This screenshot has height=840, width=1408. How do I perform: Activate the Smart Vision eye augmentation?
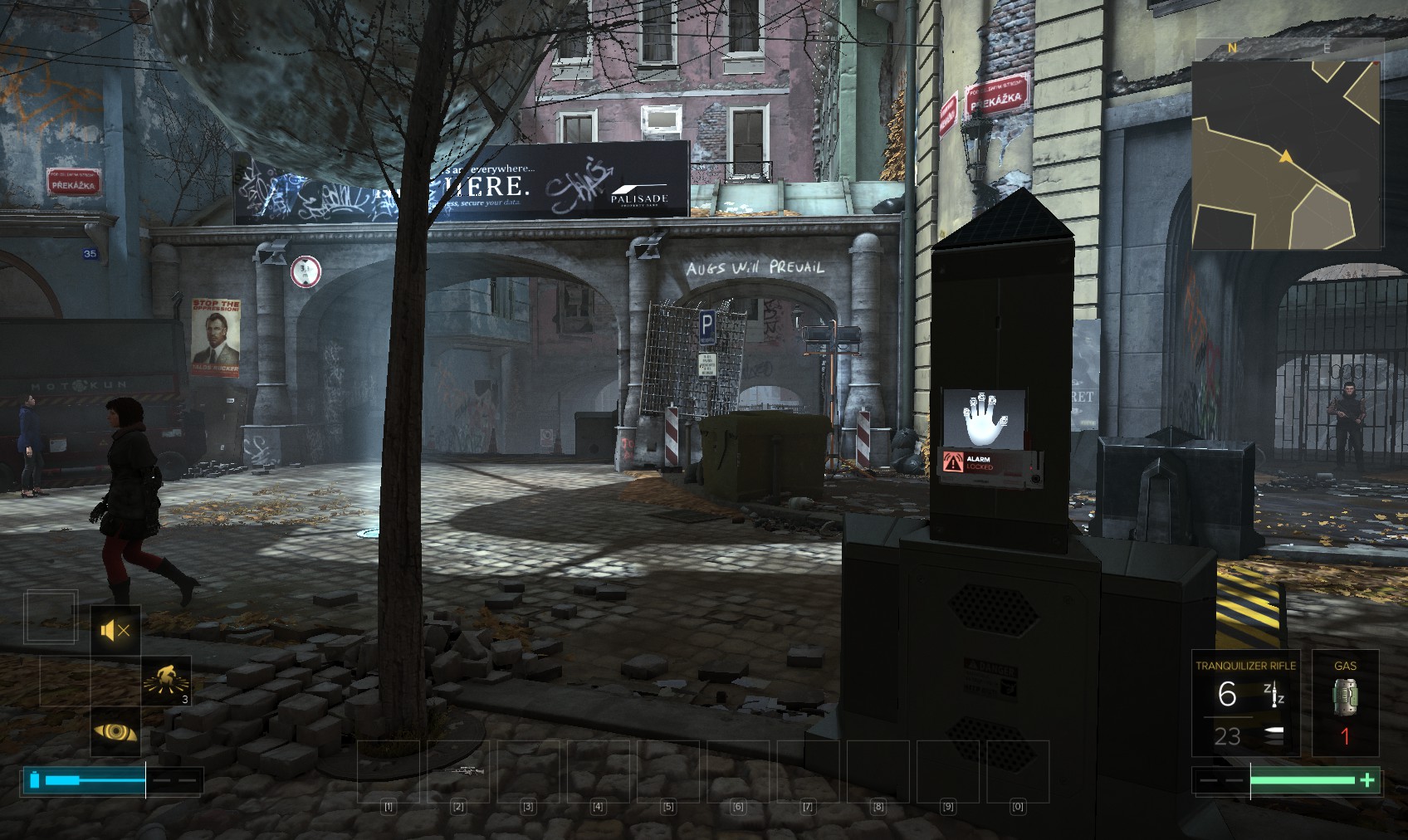[115, 732]
